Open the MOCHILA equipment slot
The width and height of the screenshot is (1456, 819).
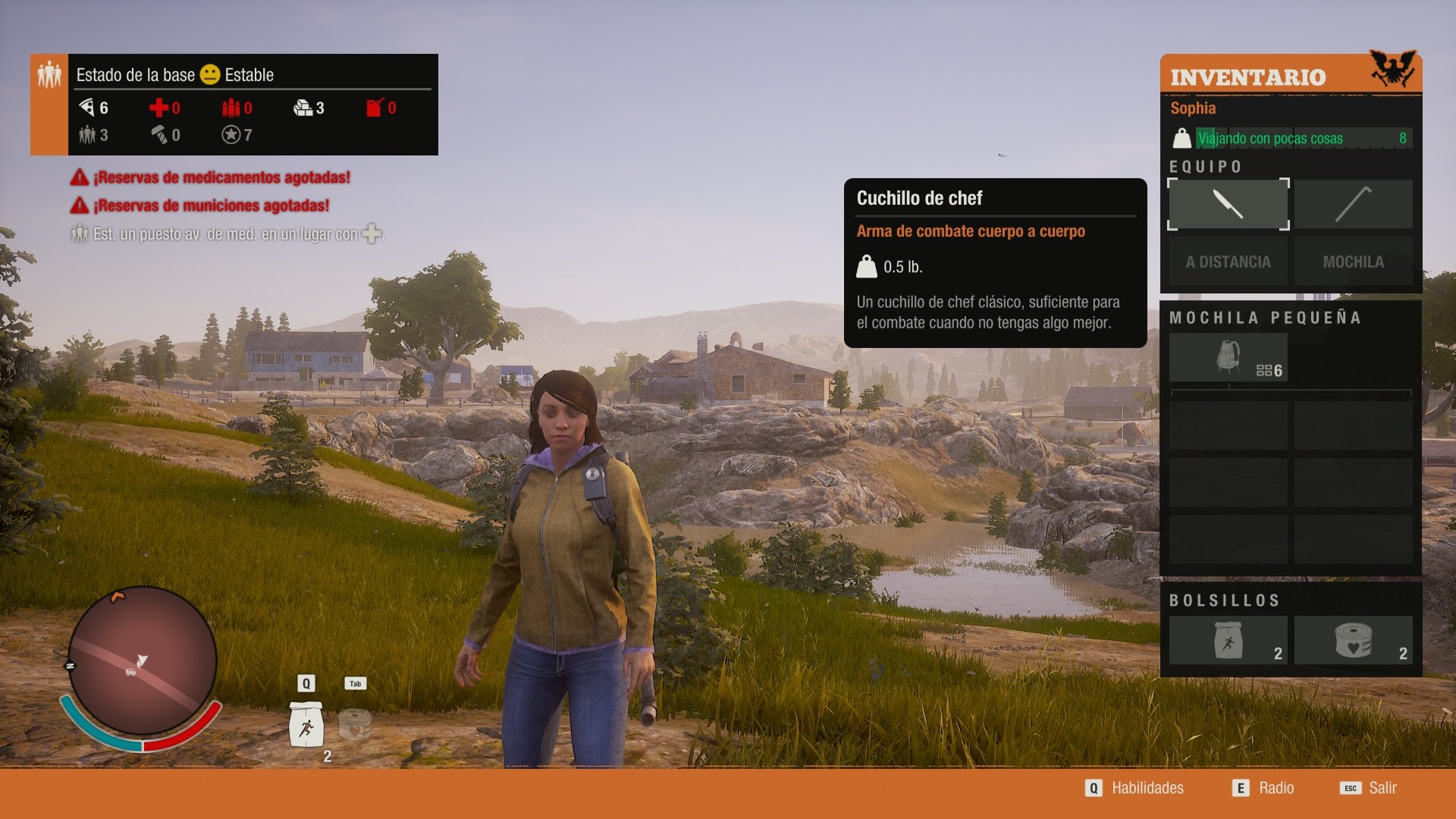pyautogui.click(x=1353, y=261)
